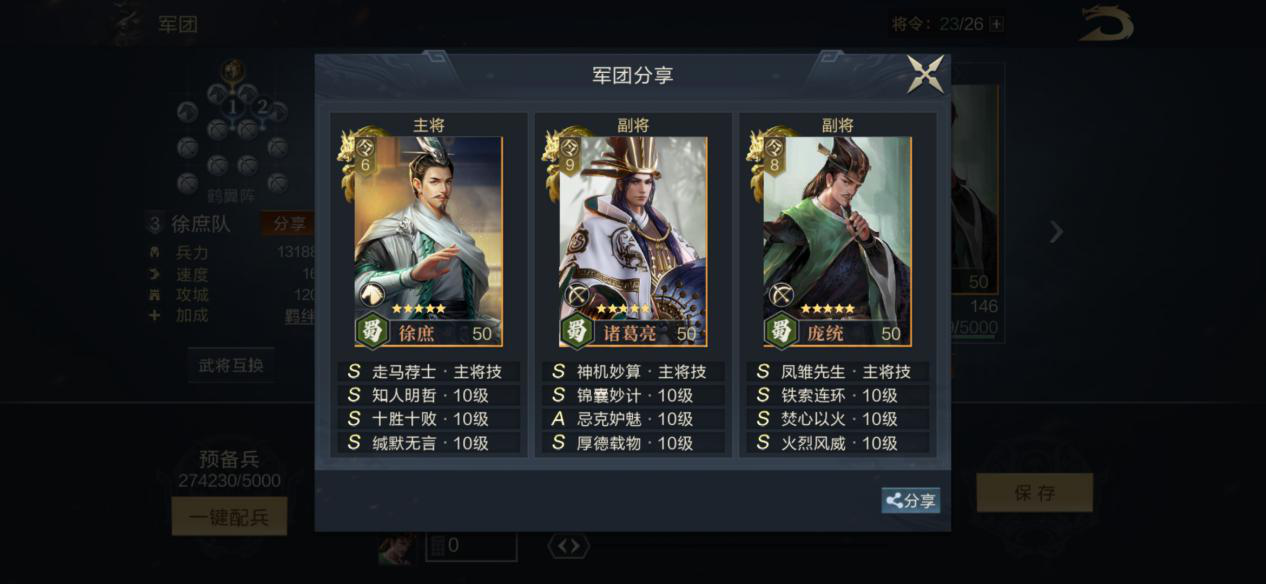Open the 铁索连环 skill entry
Viewport: 1266px width, 584px height.
click(x=838, y=395)
